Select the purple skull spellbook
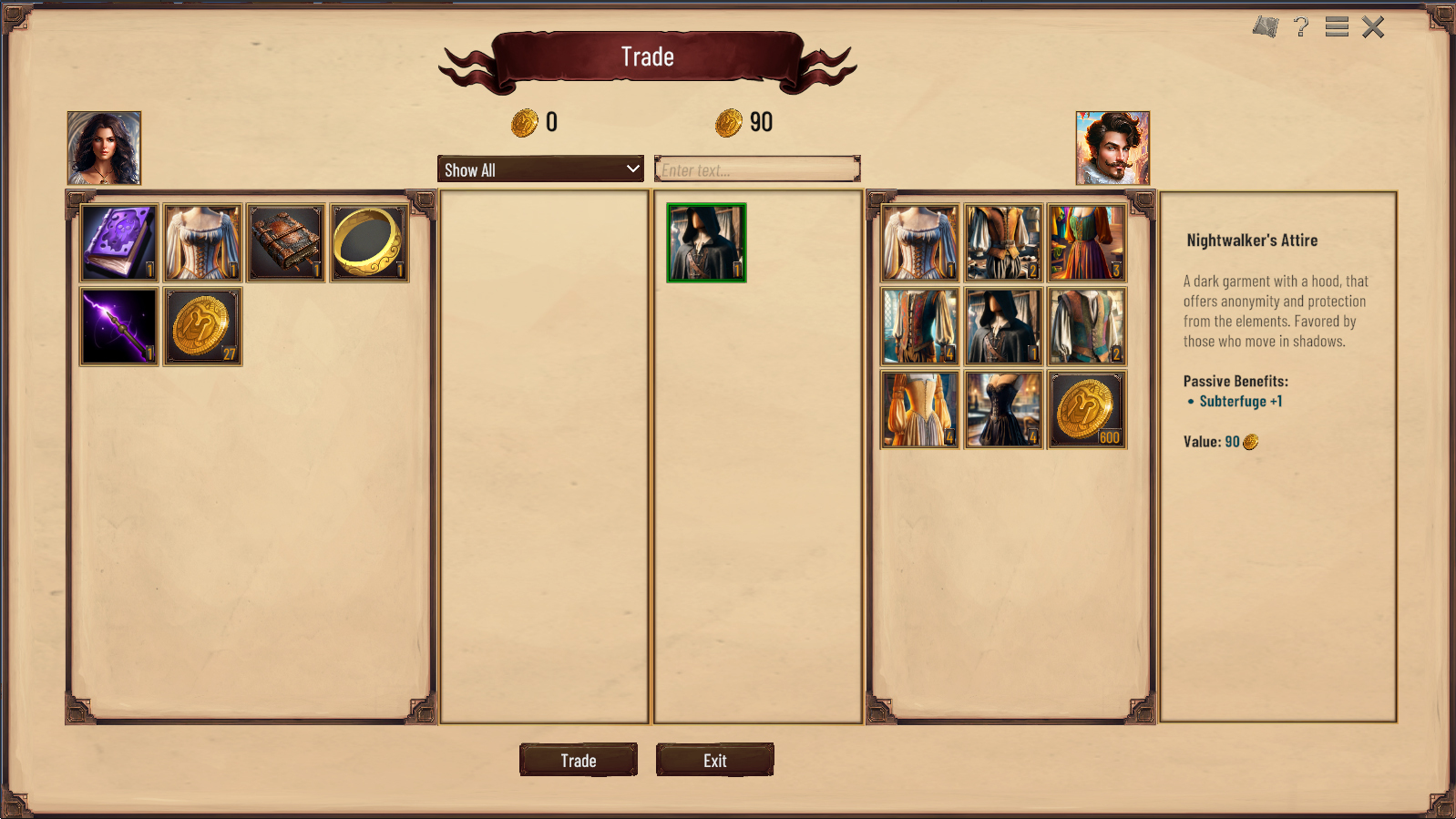This screenshot has width=1456, height=819. [x=118, y=241]
